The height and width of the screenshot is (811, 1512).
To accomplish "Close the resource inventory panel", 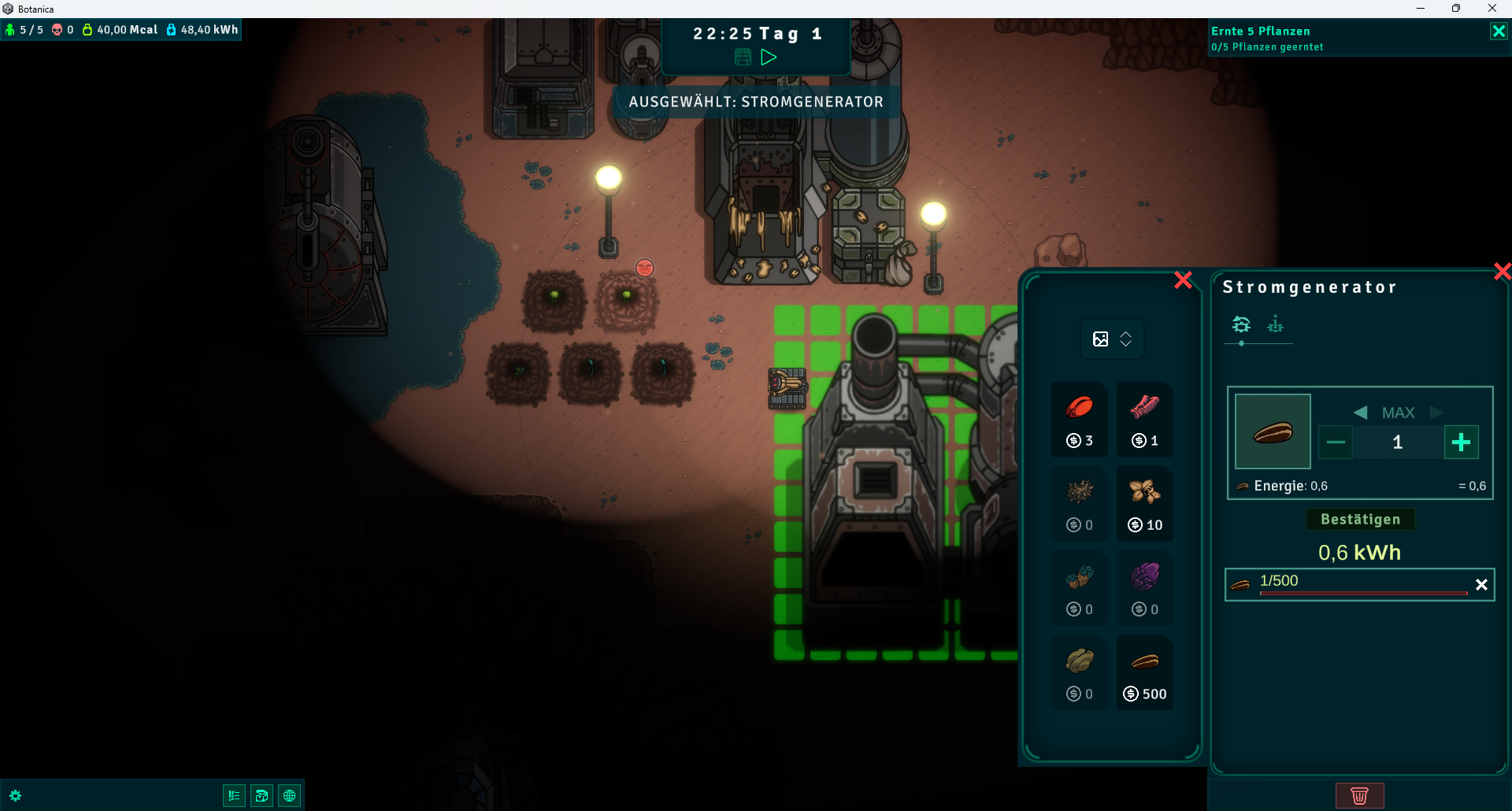I will pos(1183,280).
